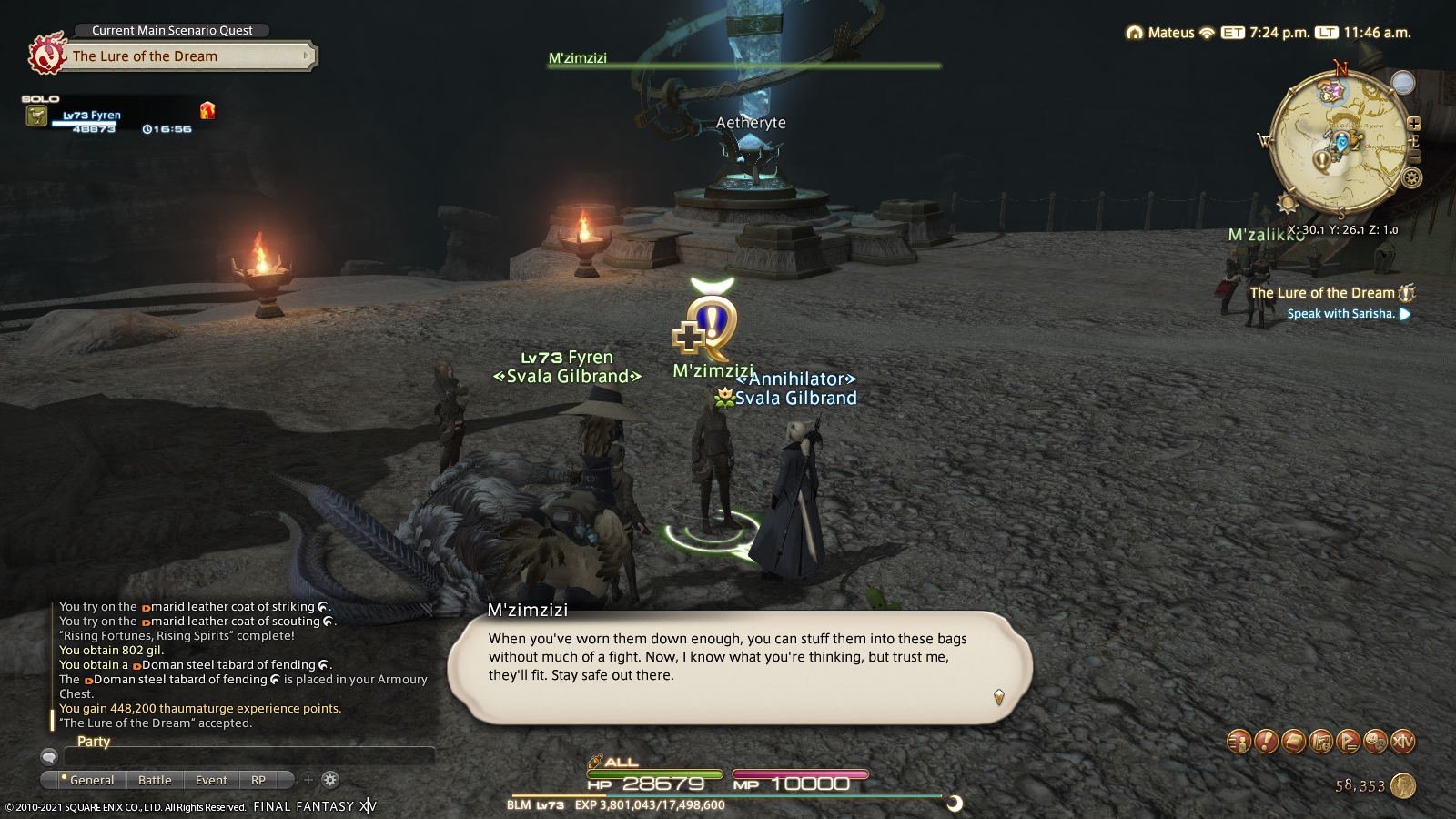Open chat log settings gear
This screenshot has width=1456, height=819.
coord(330,780)
